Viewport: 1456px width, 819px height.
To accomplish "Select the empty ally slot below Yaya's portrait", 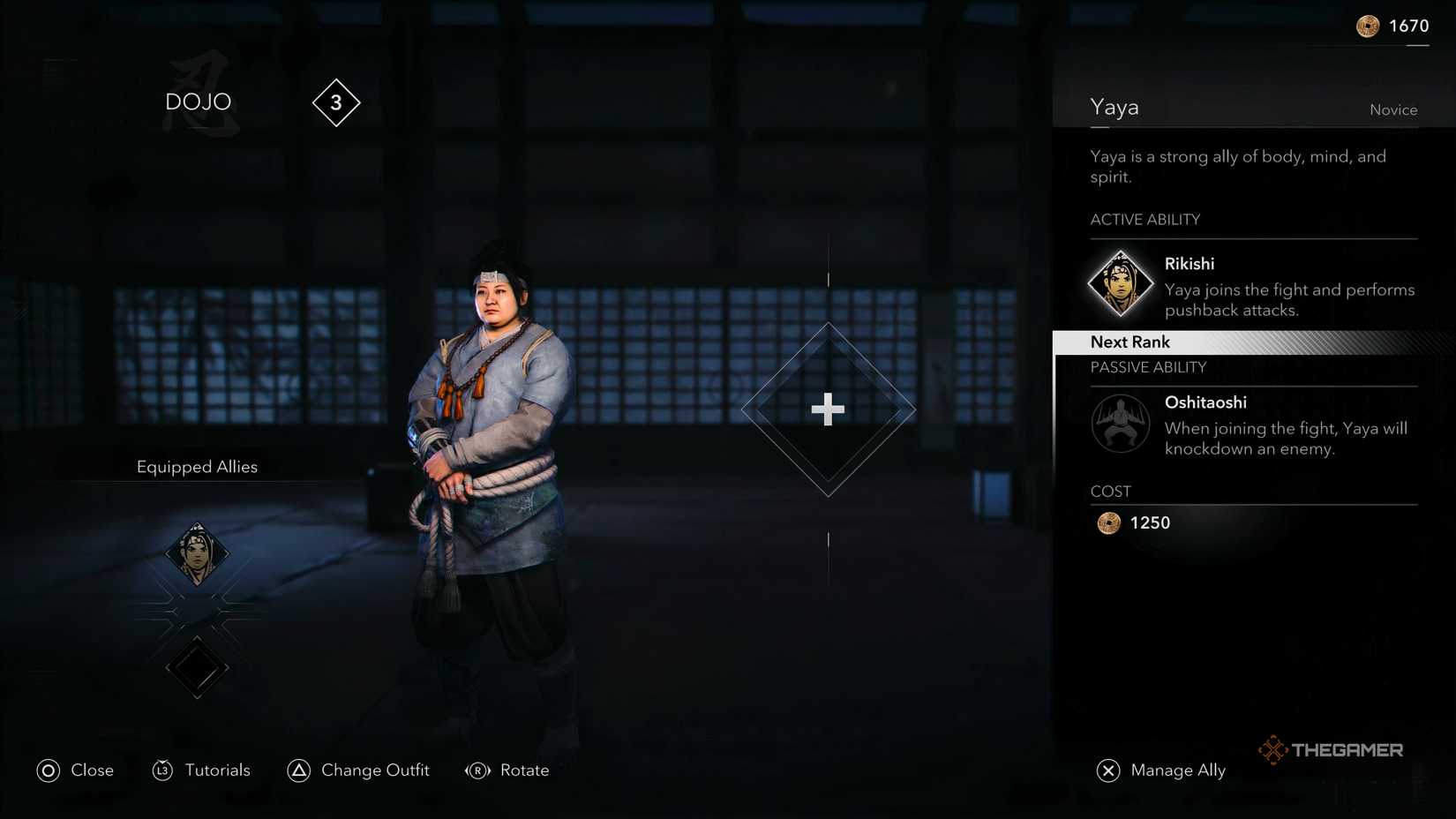I will pos(196,668).
